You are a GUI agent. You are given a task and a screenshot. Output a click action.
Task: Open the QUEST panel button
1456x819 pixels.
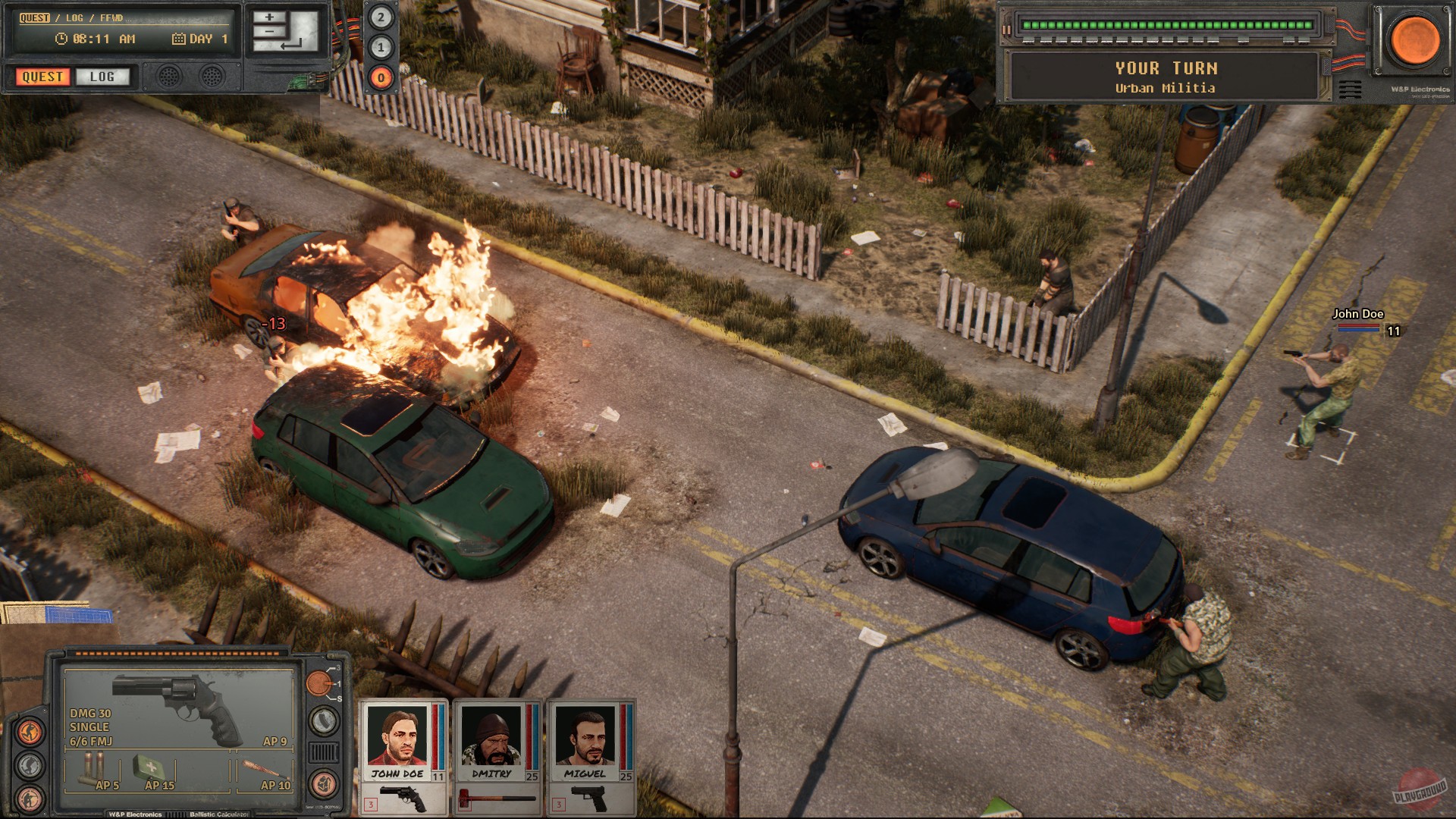(x=42, y=77)
